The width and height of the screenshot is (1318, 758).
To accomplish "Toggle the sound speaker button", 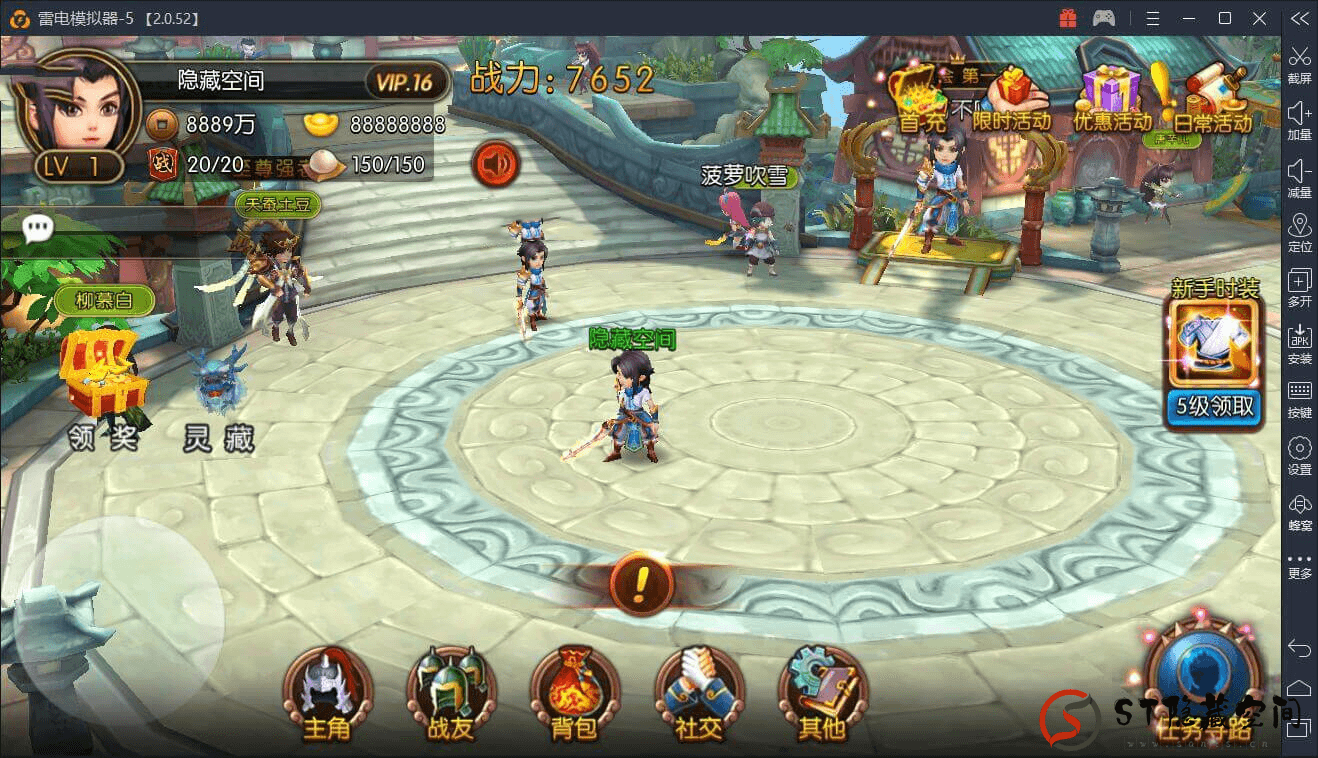I will coord(494,163).
